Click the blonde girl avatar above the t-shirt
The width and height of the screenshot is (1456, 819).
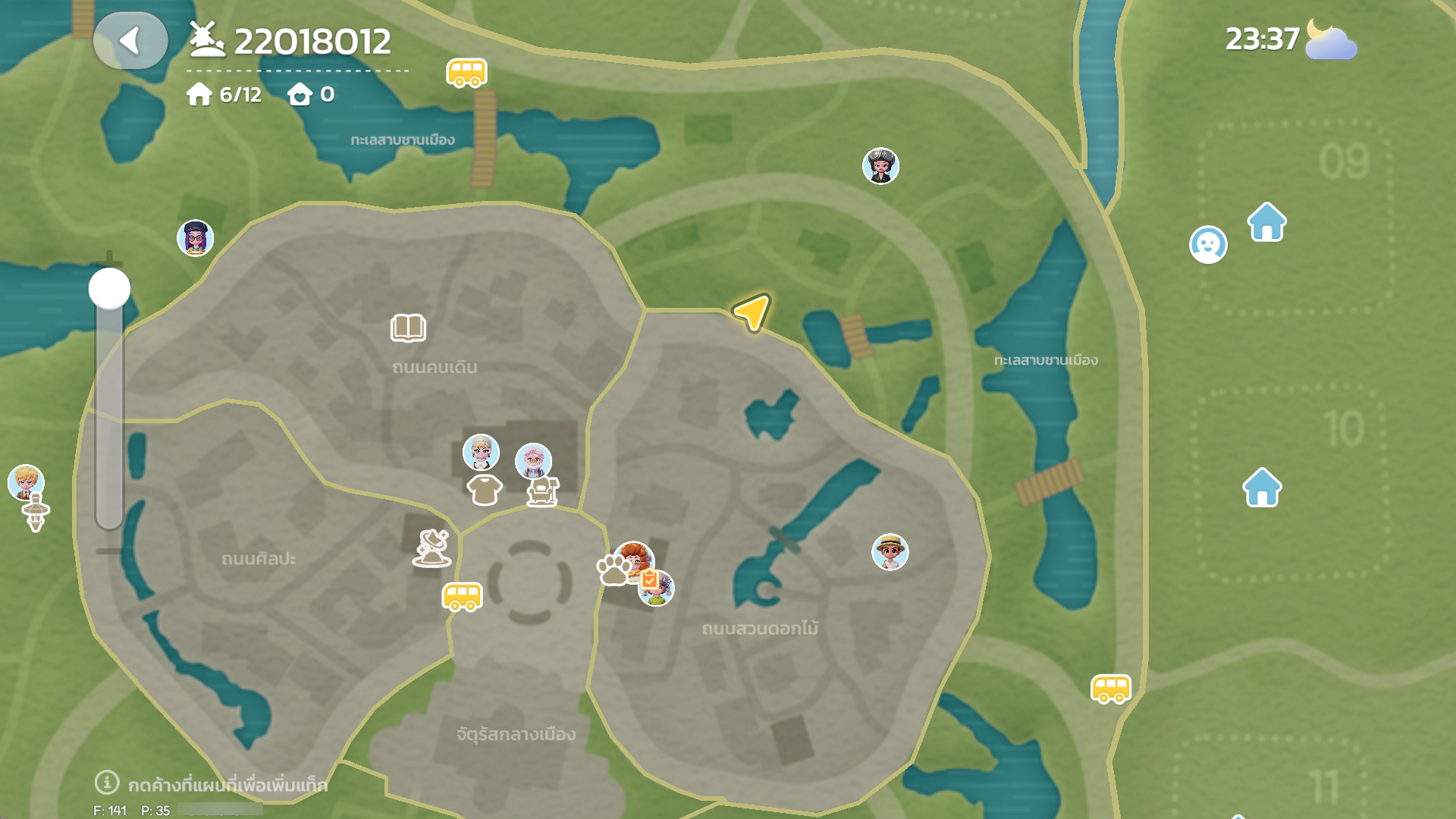click(481, 453)
